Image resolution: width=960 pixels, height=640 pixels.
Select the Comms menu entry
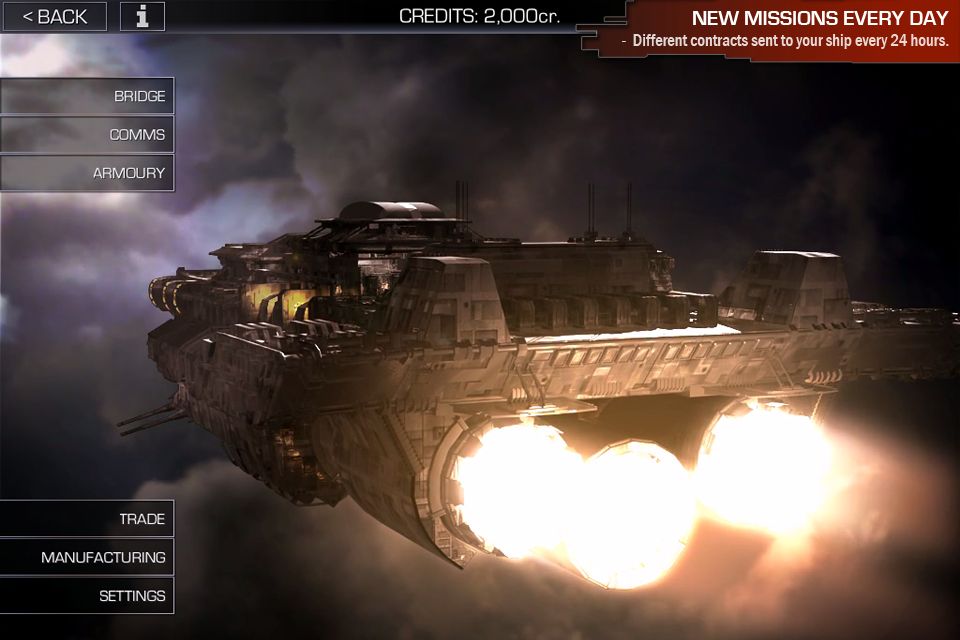[88, 134]
